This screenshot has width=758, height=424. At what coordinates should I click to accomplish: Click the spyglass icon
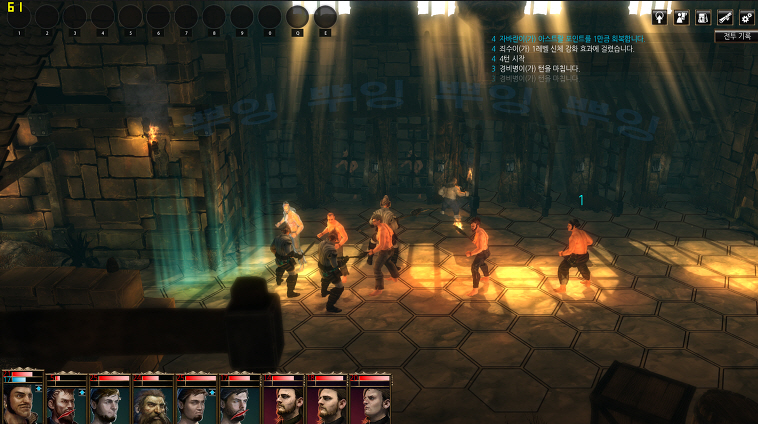point(725,17)
